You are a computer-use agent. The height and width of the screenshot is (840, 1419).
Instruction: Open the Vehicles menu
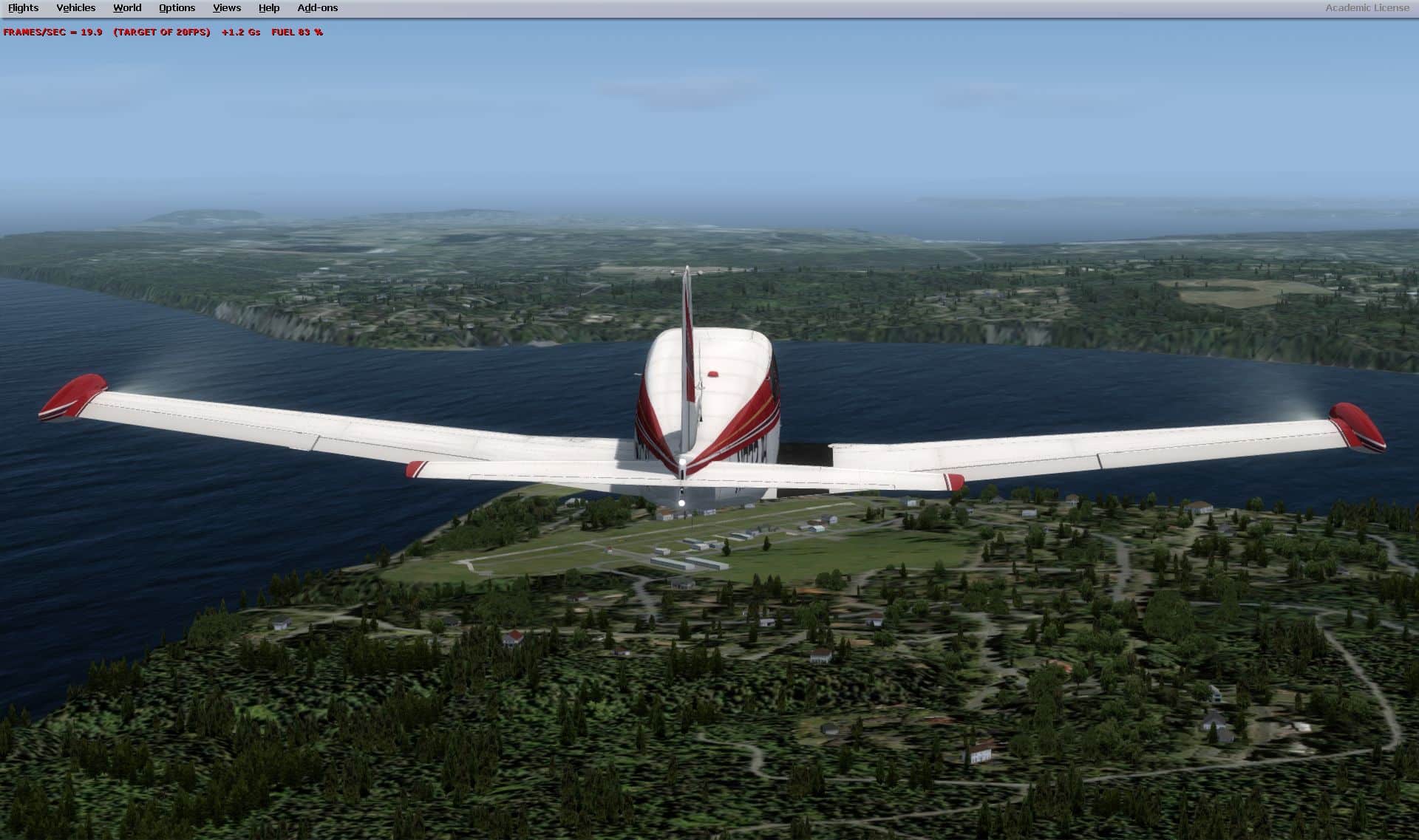tap(75, 8)
